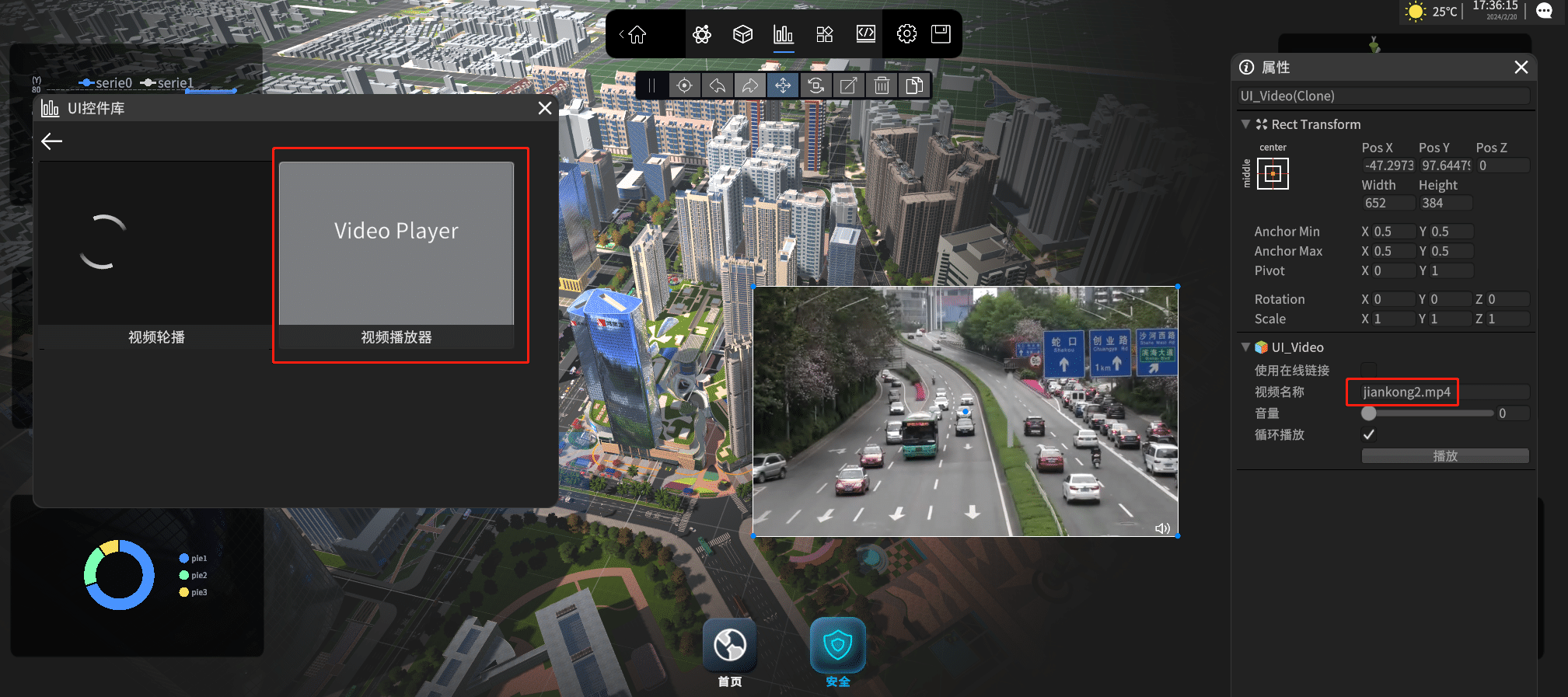Viewport: 1568px width, 697px height.
Task: Close the UI控件库 panel
Action: (x=545, y=109)
